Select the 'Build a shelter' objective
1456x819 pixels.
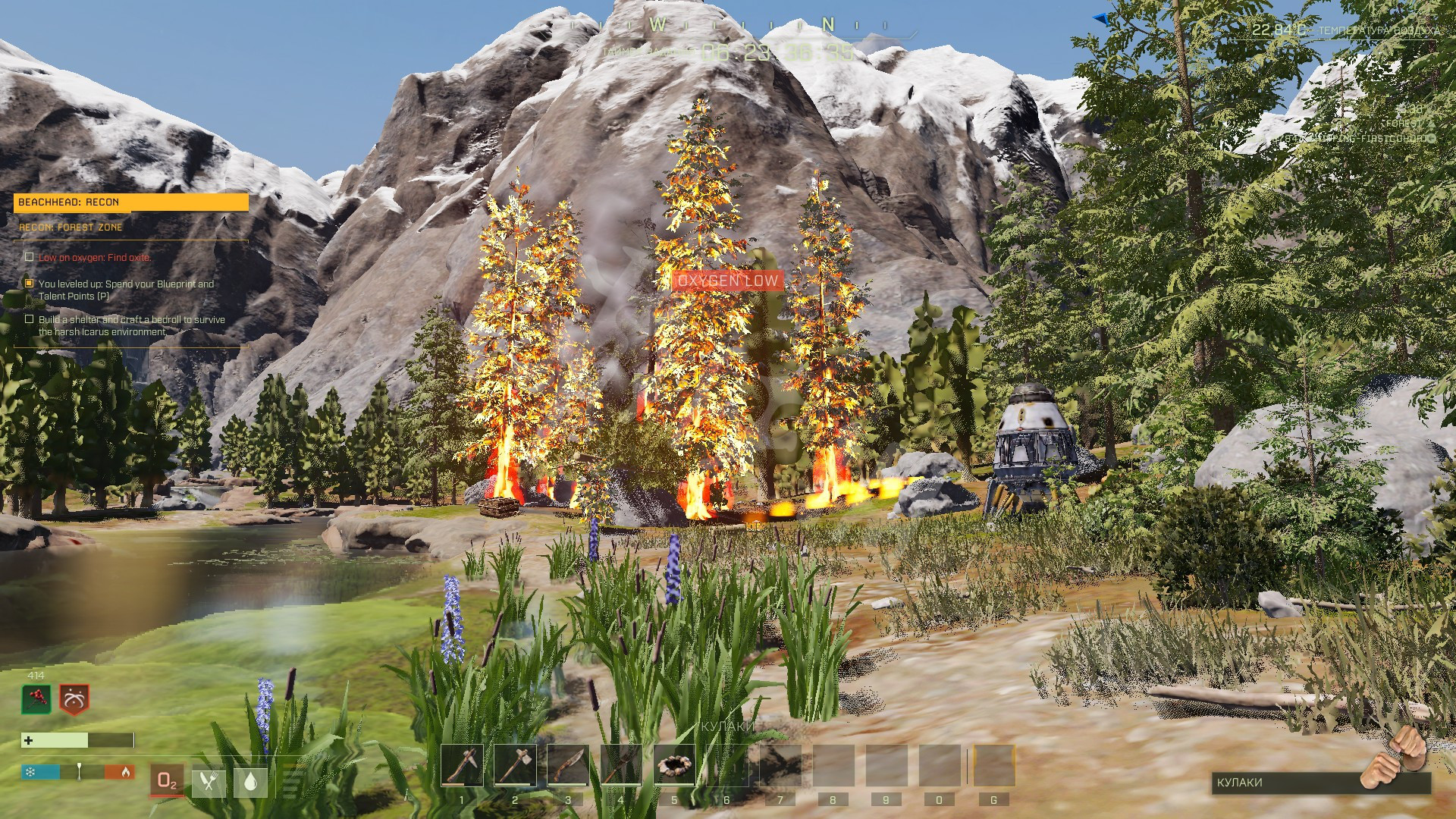(131, 325)
